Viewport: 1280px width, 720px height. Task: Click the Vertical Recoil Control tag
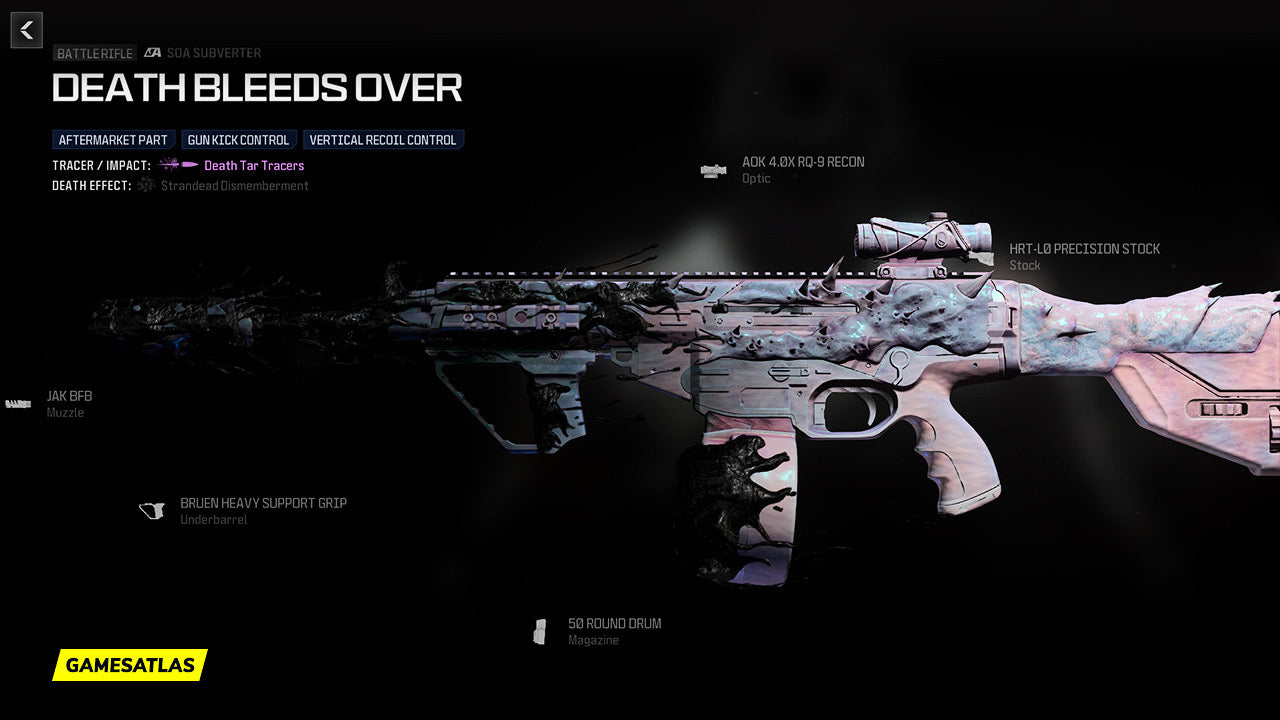click(x=383, y=140)
